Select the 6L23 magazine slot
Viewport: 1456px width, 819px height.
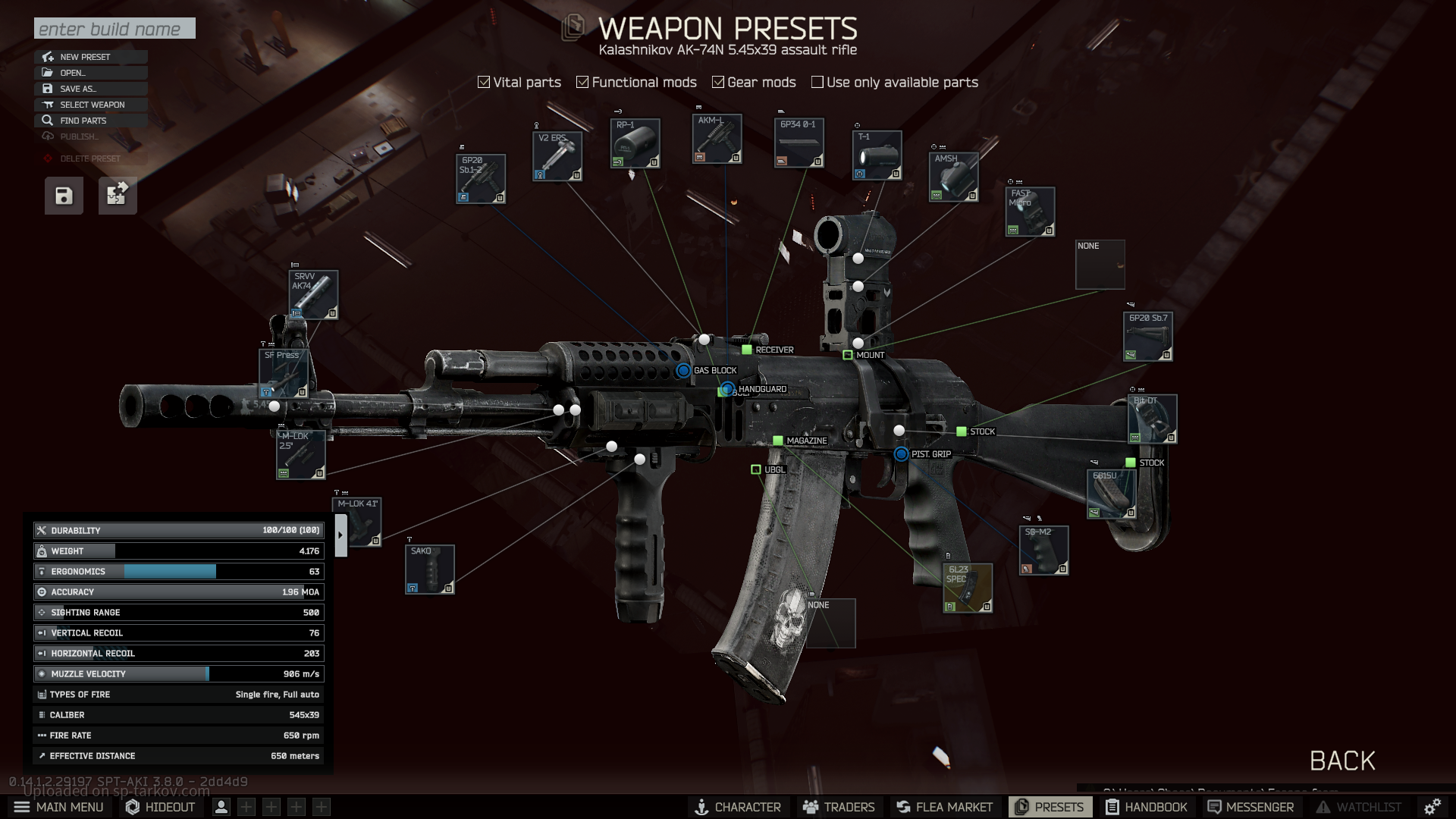(x=968, y=588)
